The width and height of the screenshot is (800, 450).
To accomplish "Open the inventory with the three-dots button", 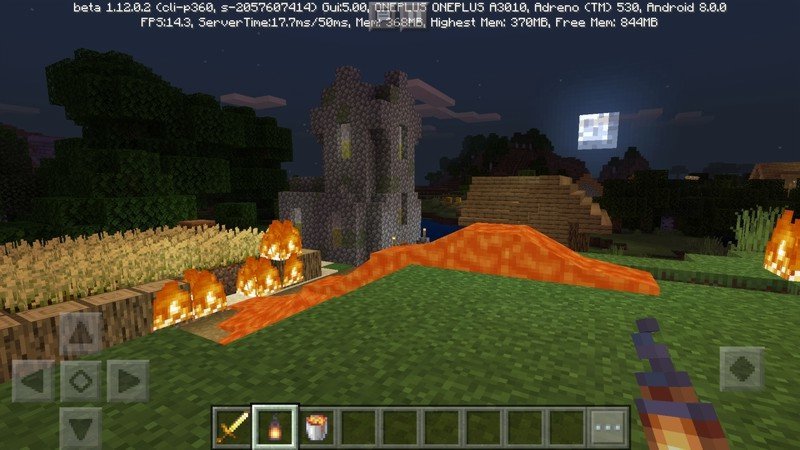I will click(x=608, y=427).
